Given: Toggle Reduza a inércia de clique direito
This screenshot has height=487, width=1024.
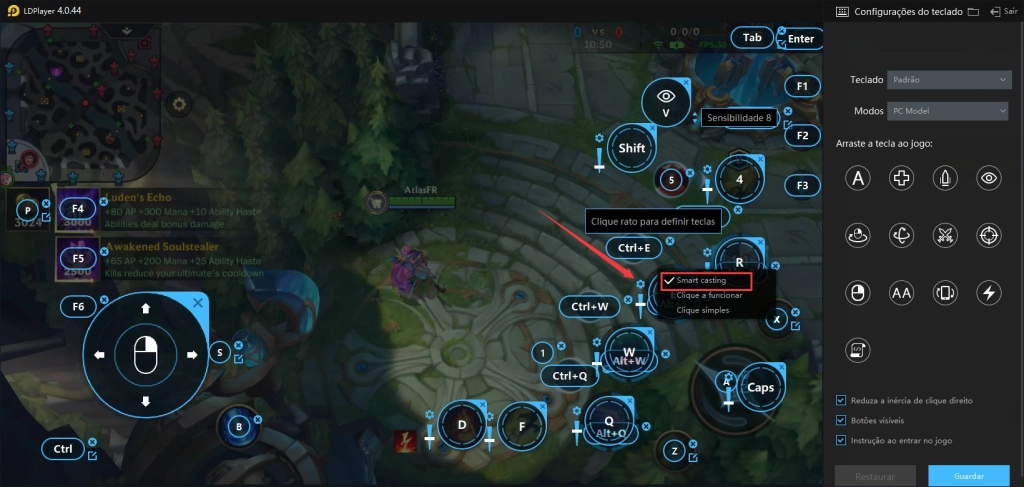Looking at the screenshot, I should [x=841, y=400].
